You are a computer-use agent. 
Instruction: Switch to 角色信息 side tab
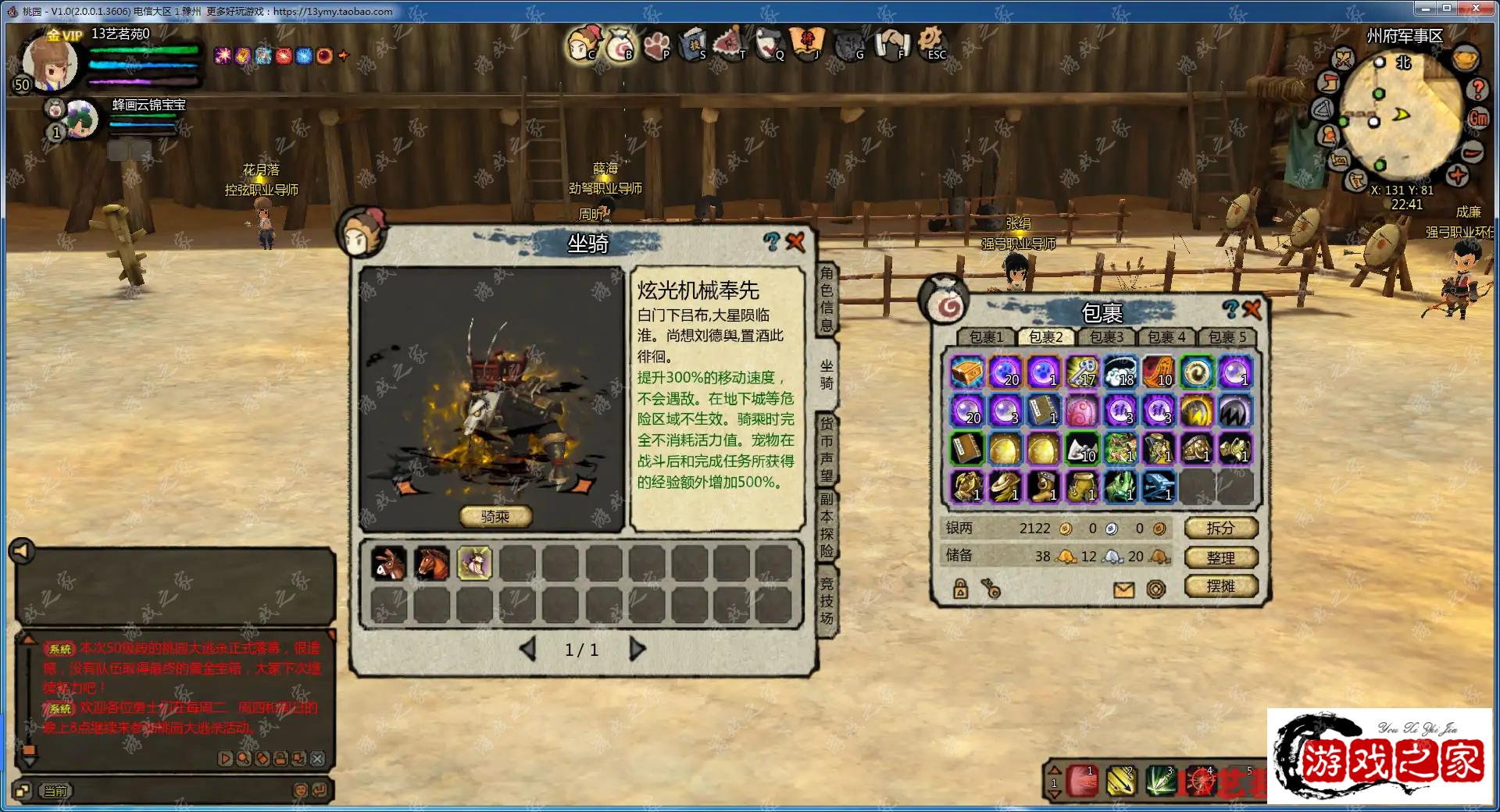coord(827,299)
